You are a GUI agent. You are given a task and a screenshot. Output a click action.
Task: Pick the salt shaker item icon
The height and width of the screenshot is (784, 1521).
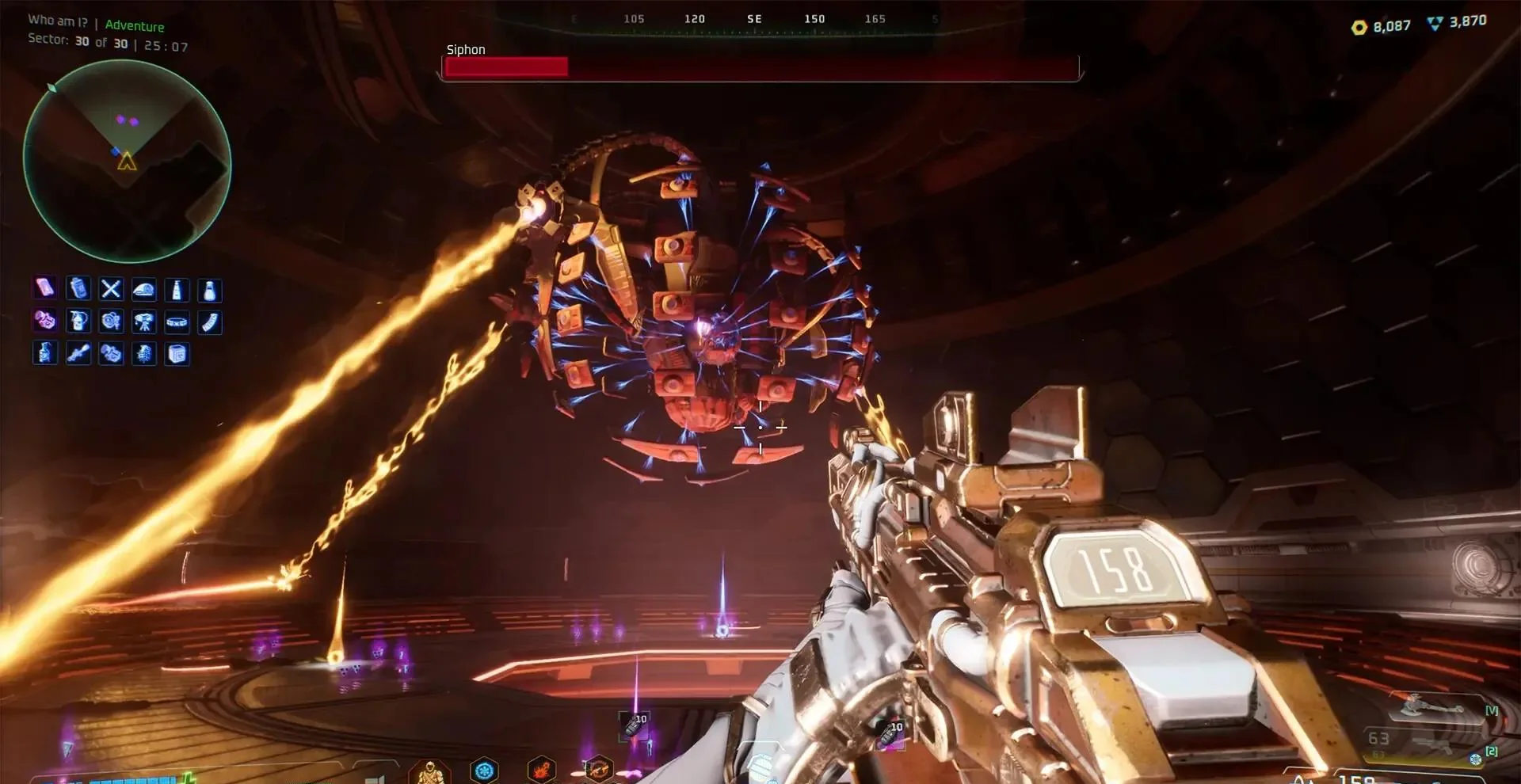tap(209, 290)
